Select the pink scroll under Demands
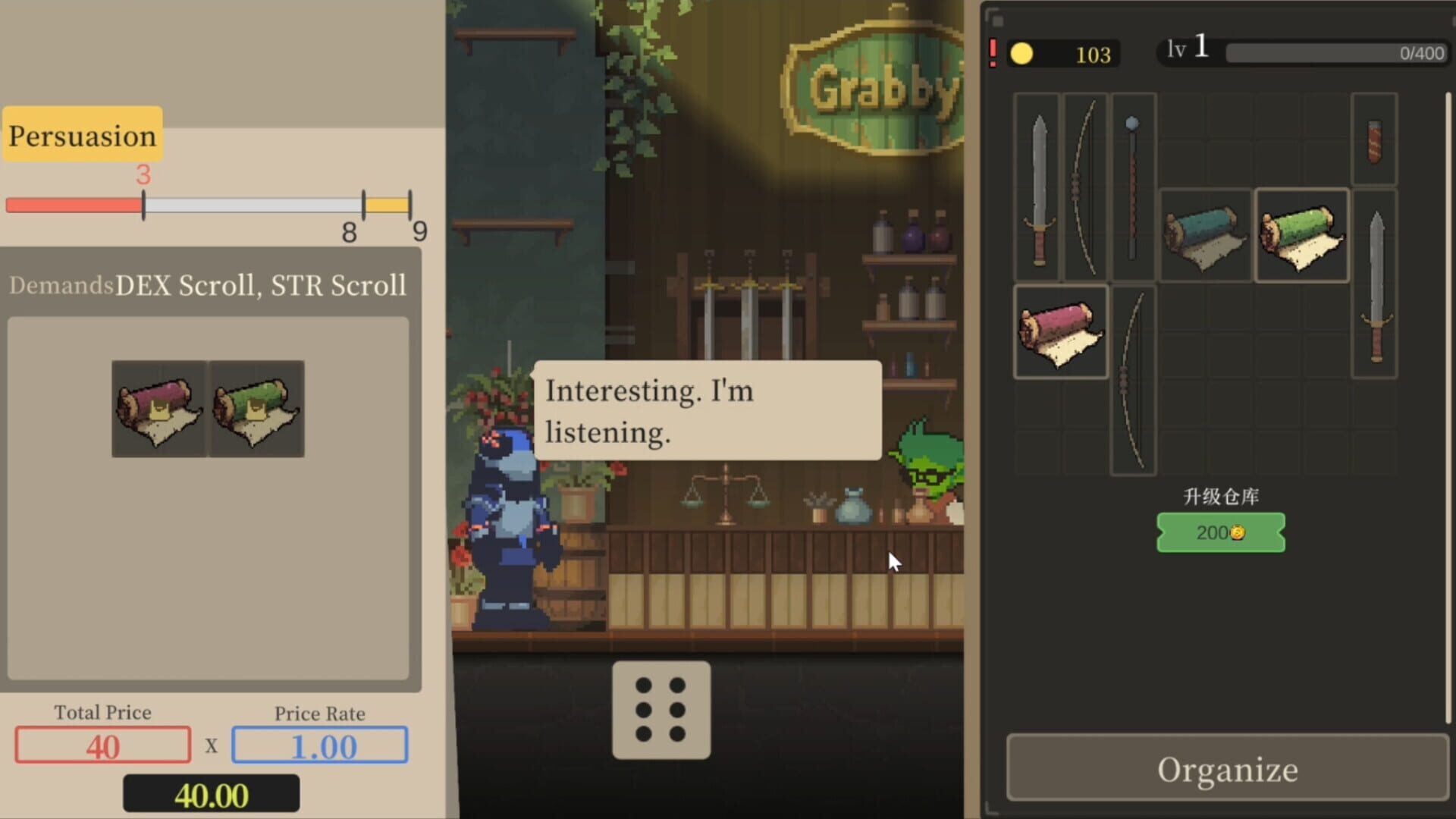 click(x=158, y=409)
